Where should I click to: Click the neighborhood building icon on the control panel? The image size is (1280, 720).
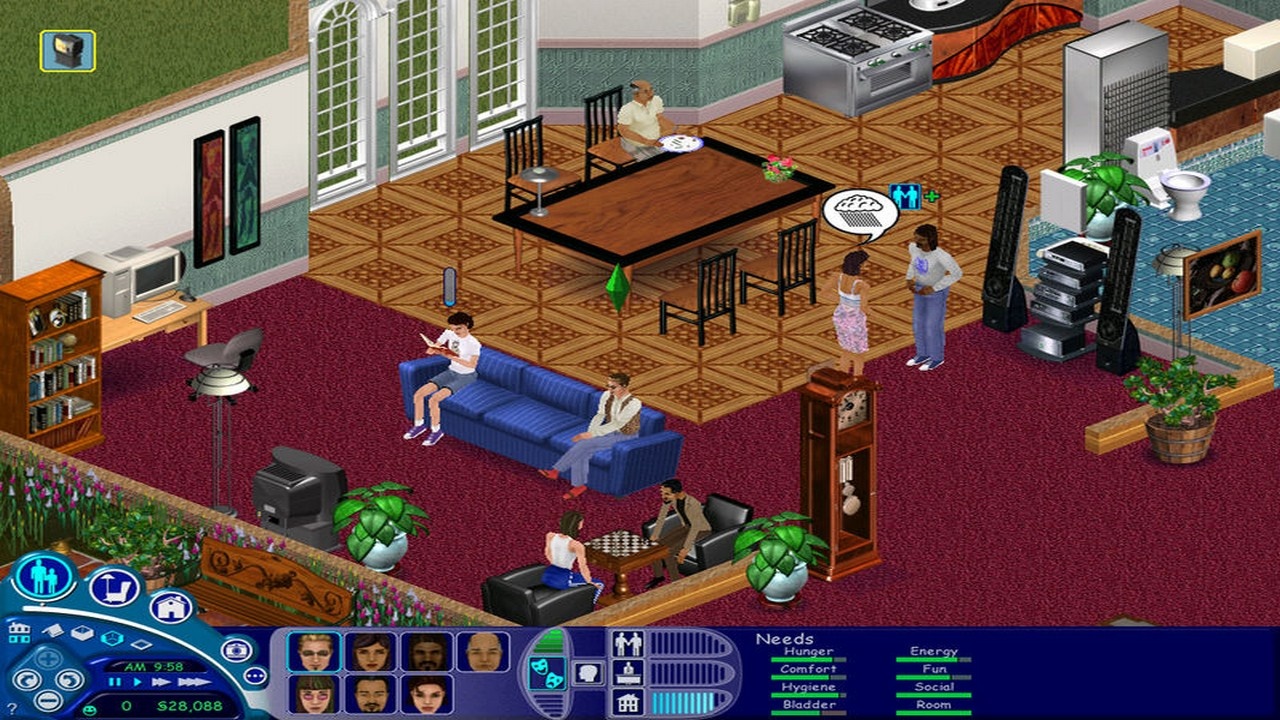pos(19,631)
